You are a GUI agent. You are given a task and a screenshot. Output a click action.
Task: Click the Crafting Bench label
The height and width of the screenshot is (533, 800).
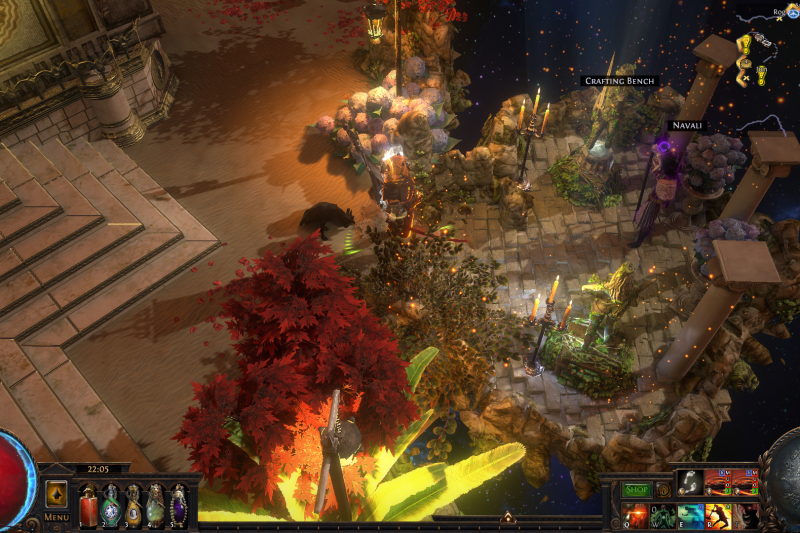click(x=620, y=81)
